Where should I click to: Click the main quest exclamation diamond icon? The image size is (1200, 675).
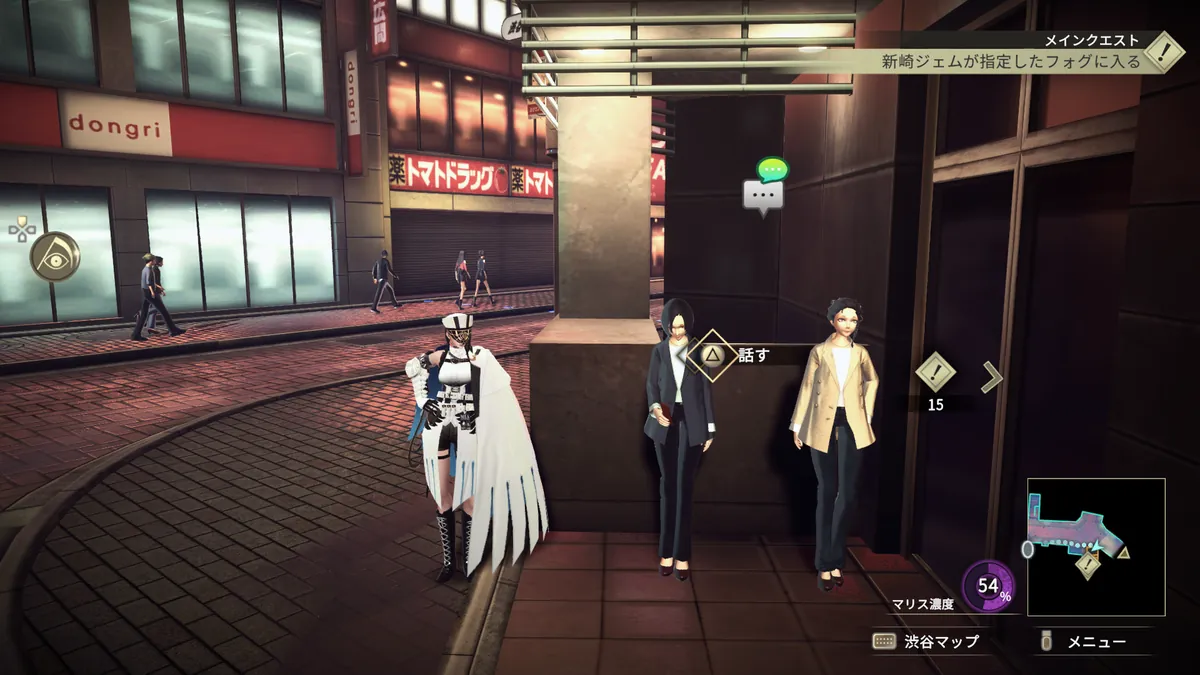tap(1164, 52)
